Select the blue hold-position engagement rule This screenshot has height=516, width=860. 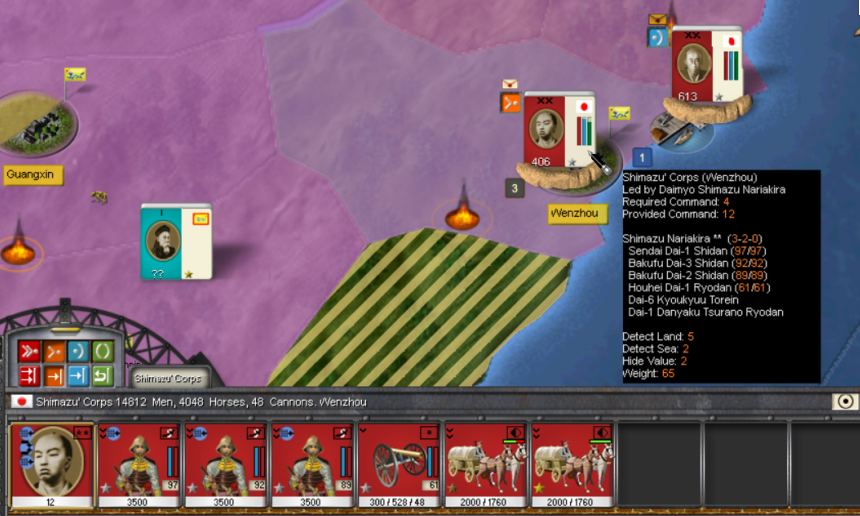point(78,376)
